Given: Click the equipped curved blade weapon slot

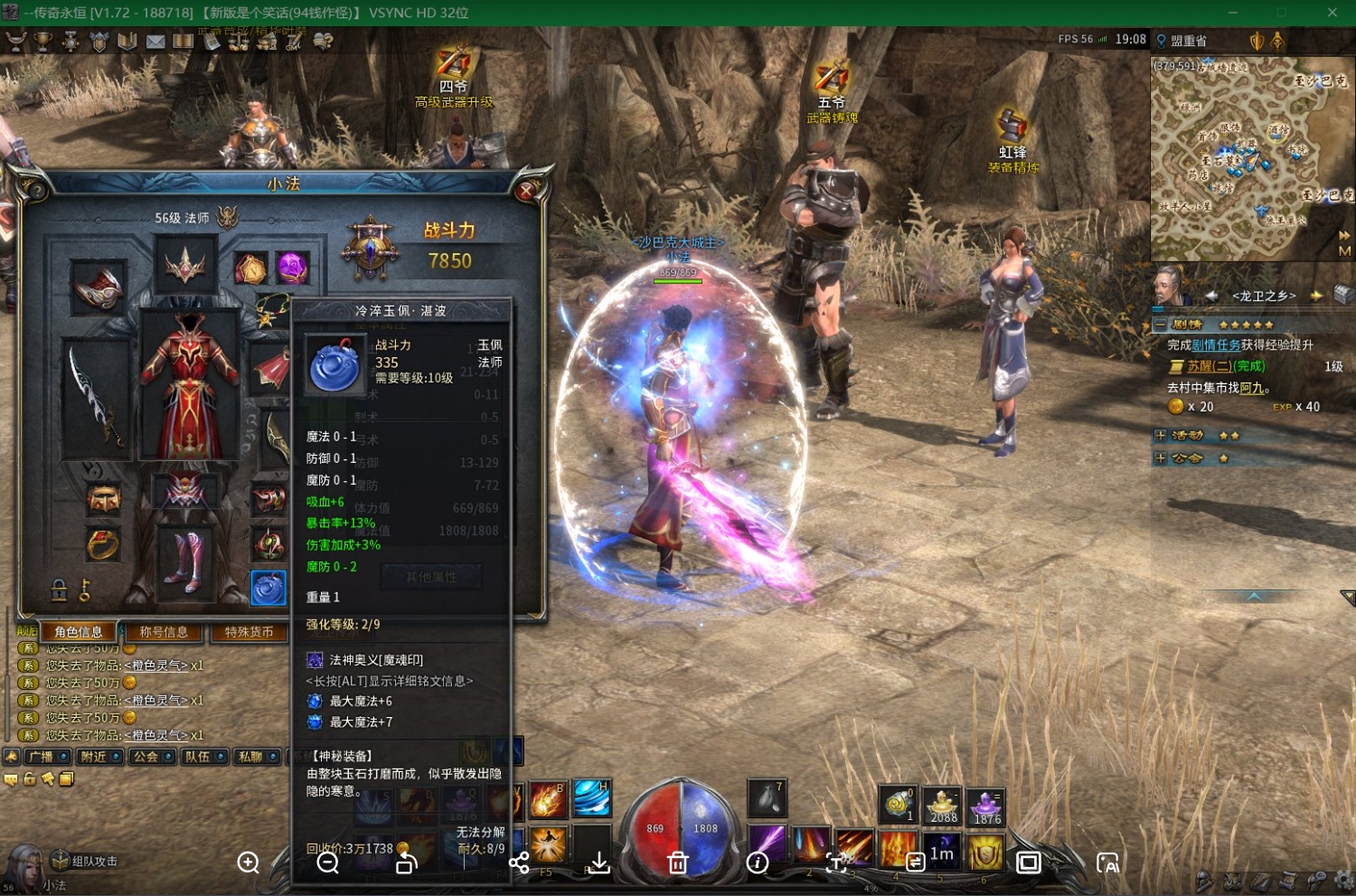Looking at the screenshot, I should (x=94, y=398).
